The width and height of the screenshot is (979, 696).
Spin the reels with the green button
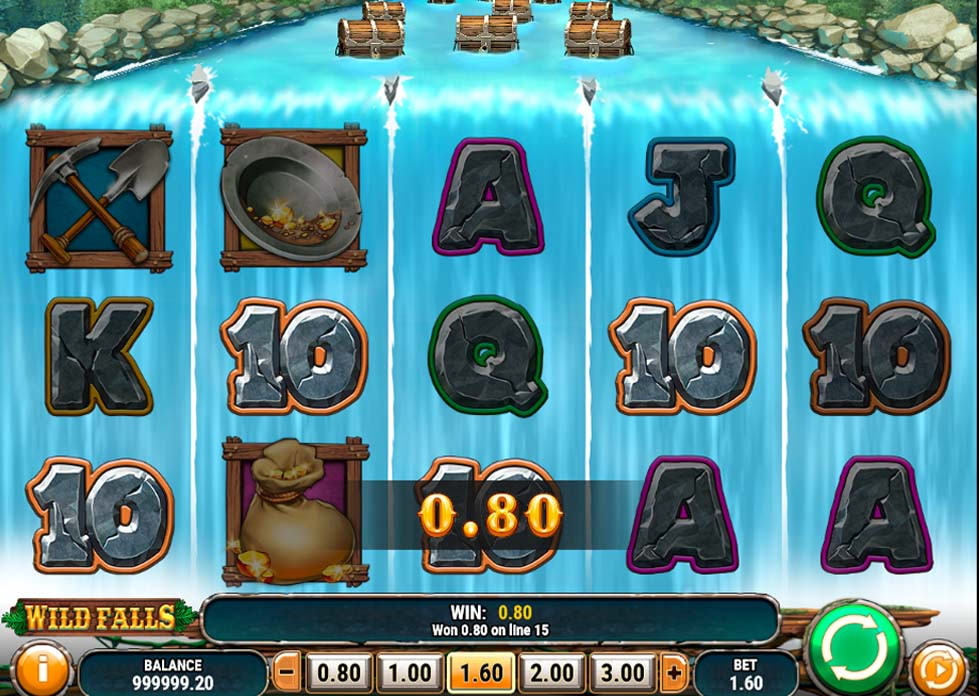853,647
